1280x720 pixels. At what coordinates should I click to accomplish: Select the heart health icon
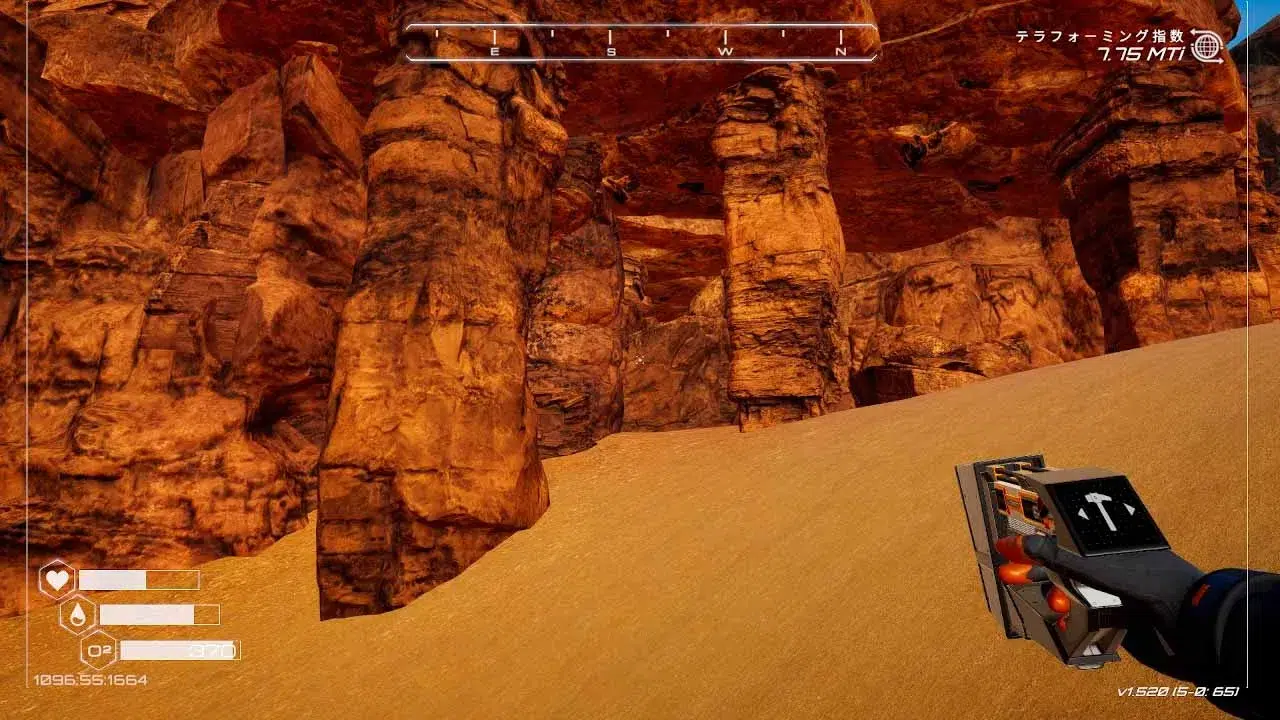[57, 580]
